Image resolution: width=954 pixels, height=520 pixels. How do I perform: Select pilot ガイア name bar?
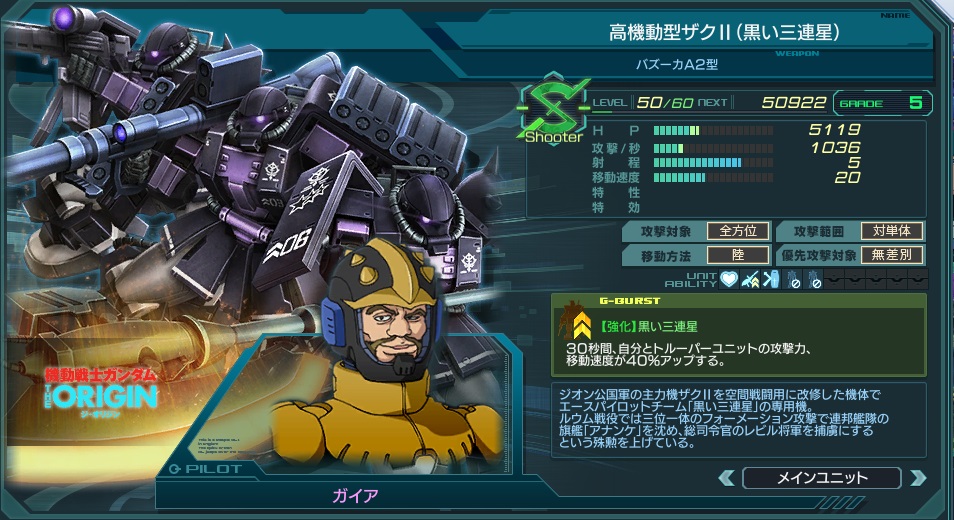pyautogui.click(x=356, y=494)
